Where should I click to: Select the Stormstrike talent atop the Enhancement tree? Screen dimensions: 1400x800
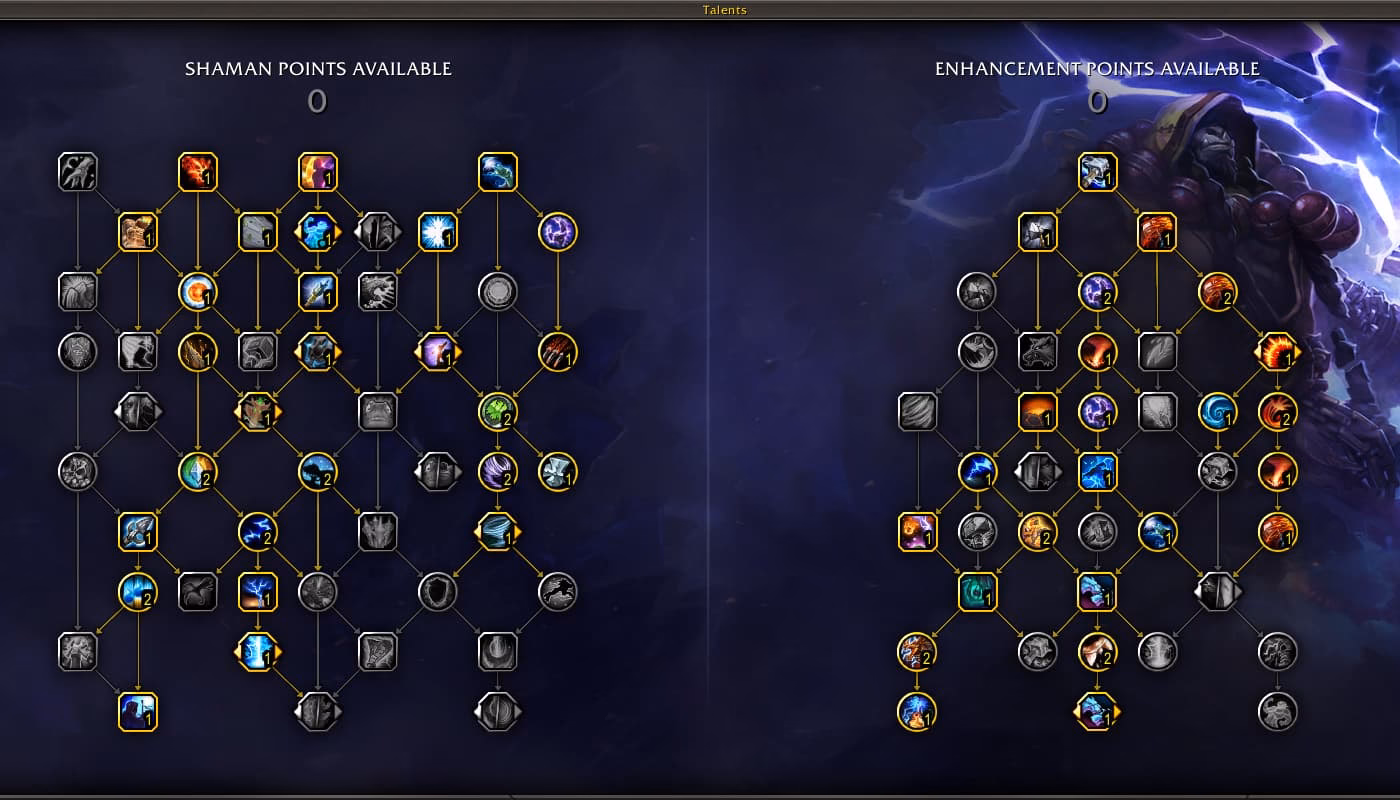[x=1095, y=171]
